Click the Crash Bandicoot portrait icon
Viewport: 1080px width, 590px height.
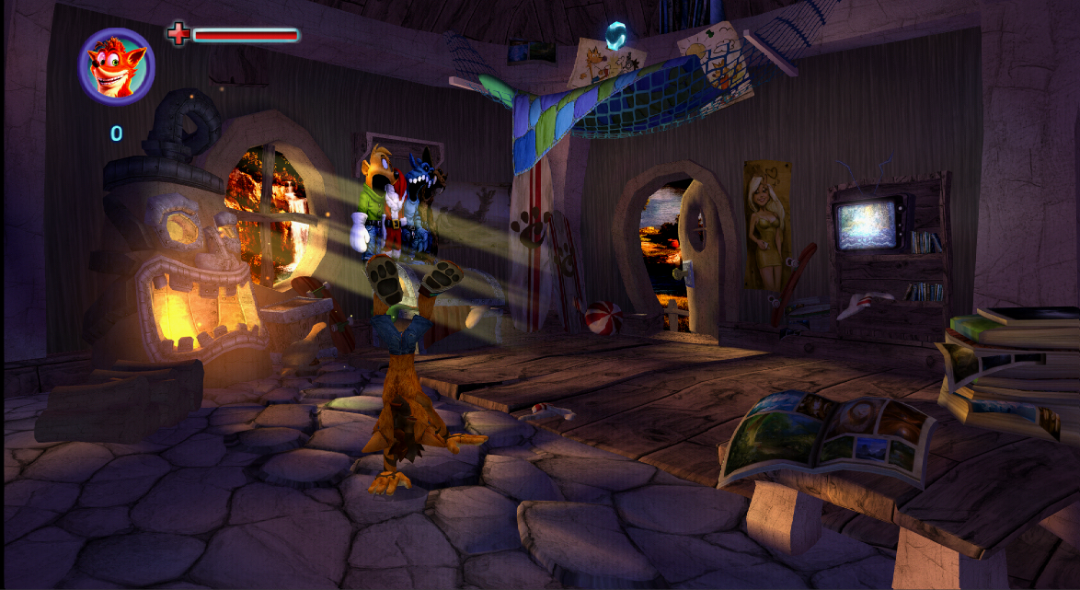coord(116,66)
